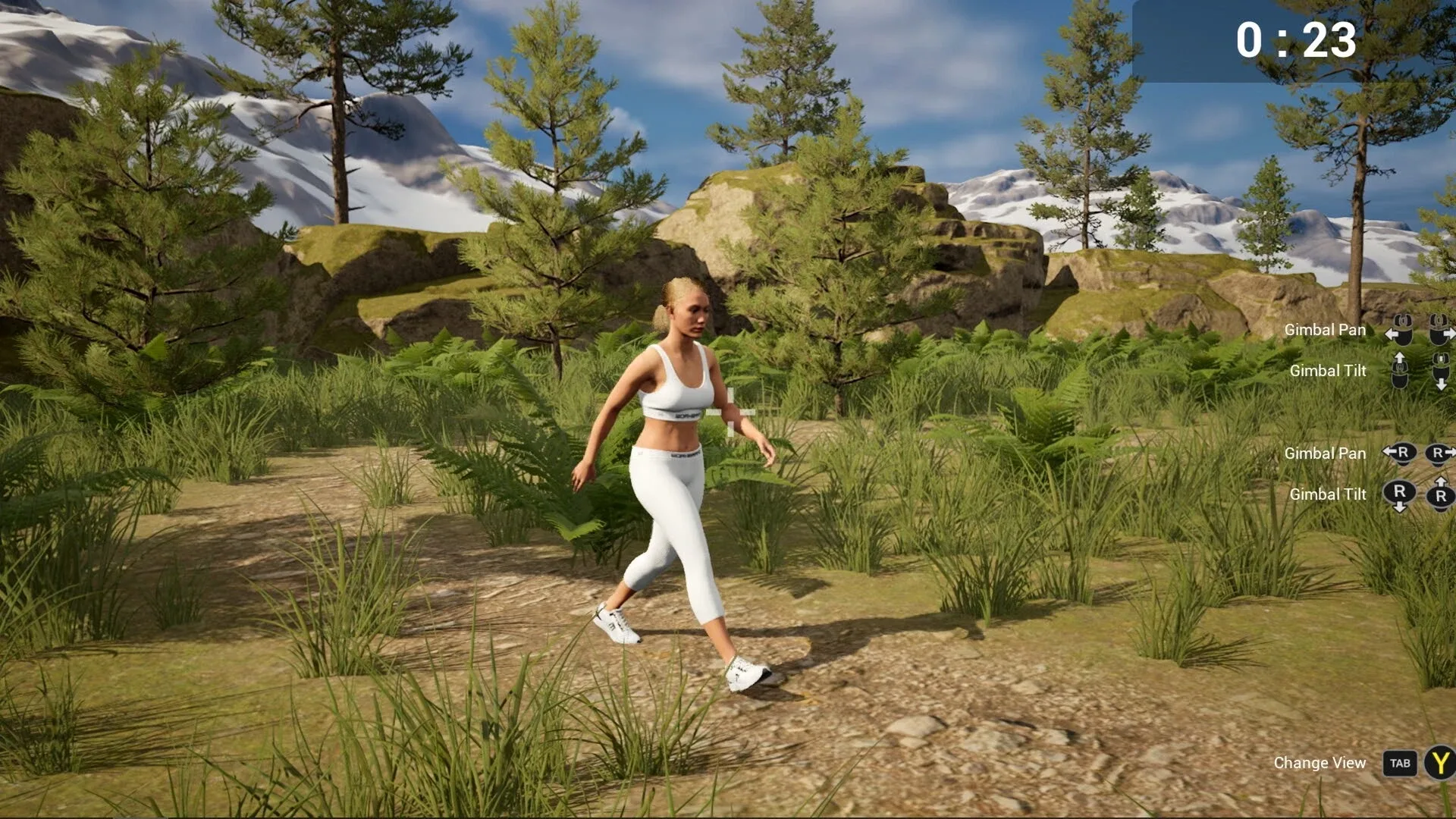Click the Change View label

click(x=1322, y=764)
